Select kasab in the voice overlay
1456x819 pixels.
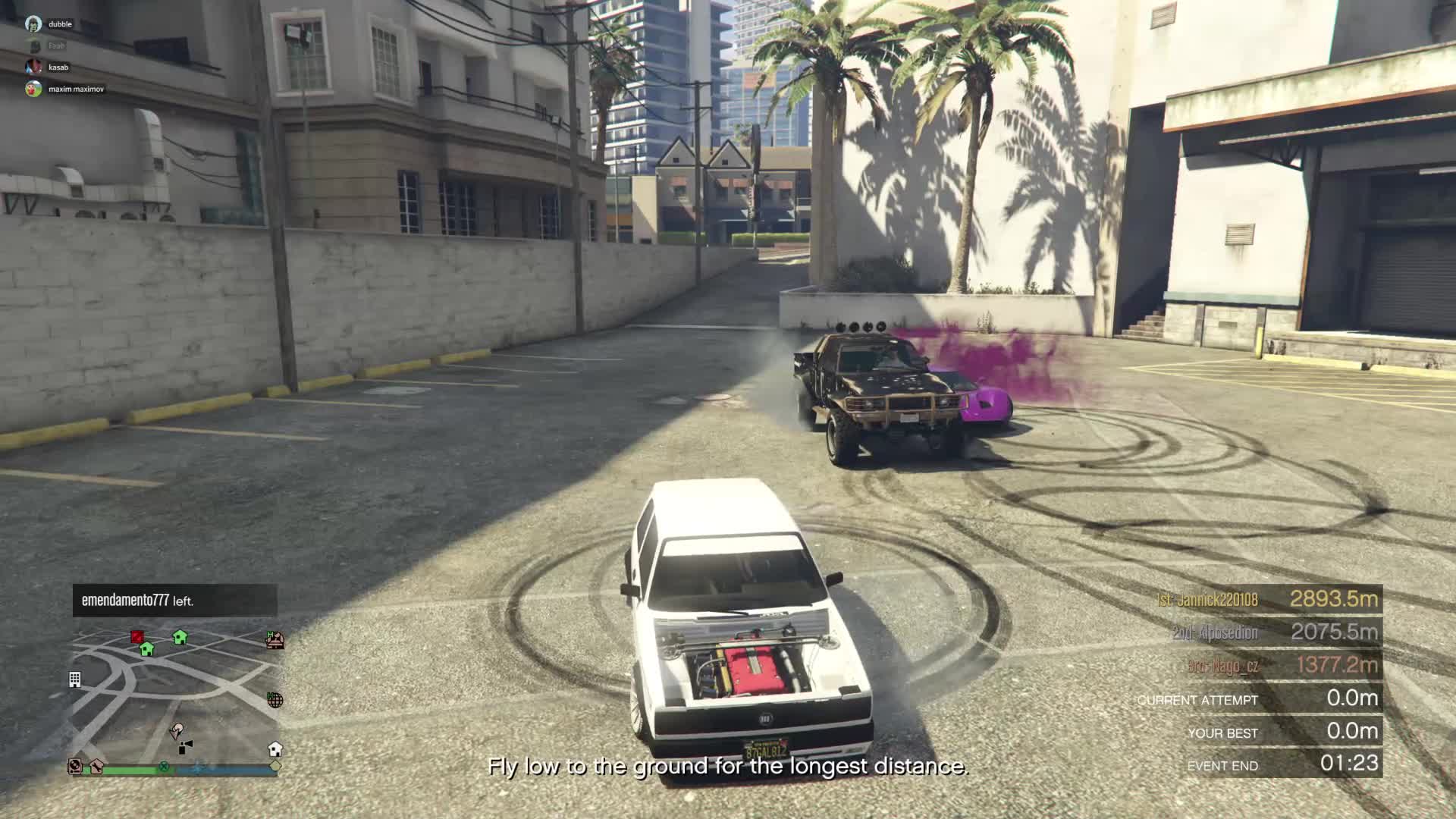click(58, 67)
